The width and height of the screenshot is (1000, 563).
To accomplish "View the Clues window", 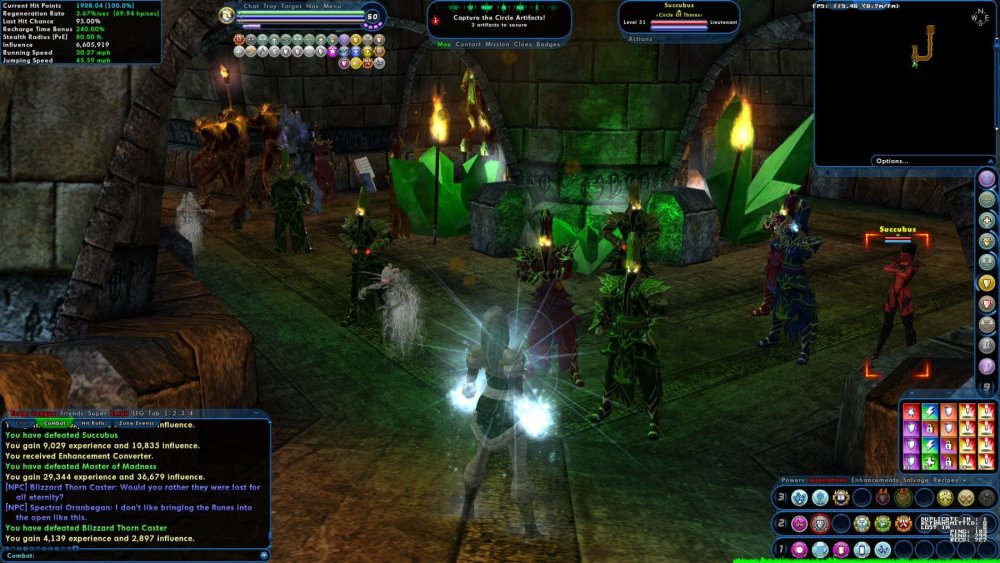I will coord(523,44).
